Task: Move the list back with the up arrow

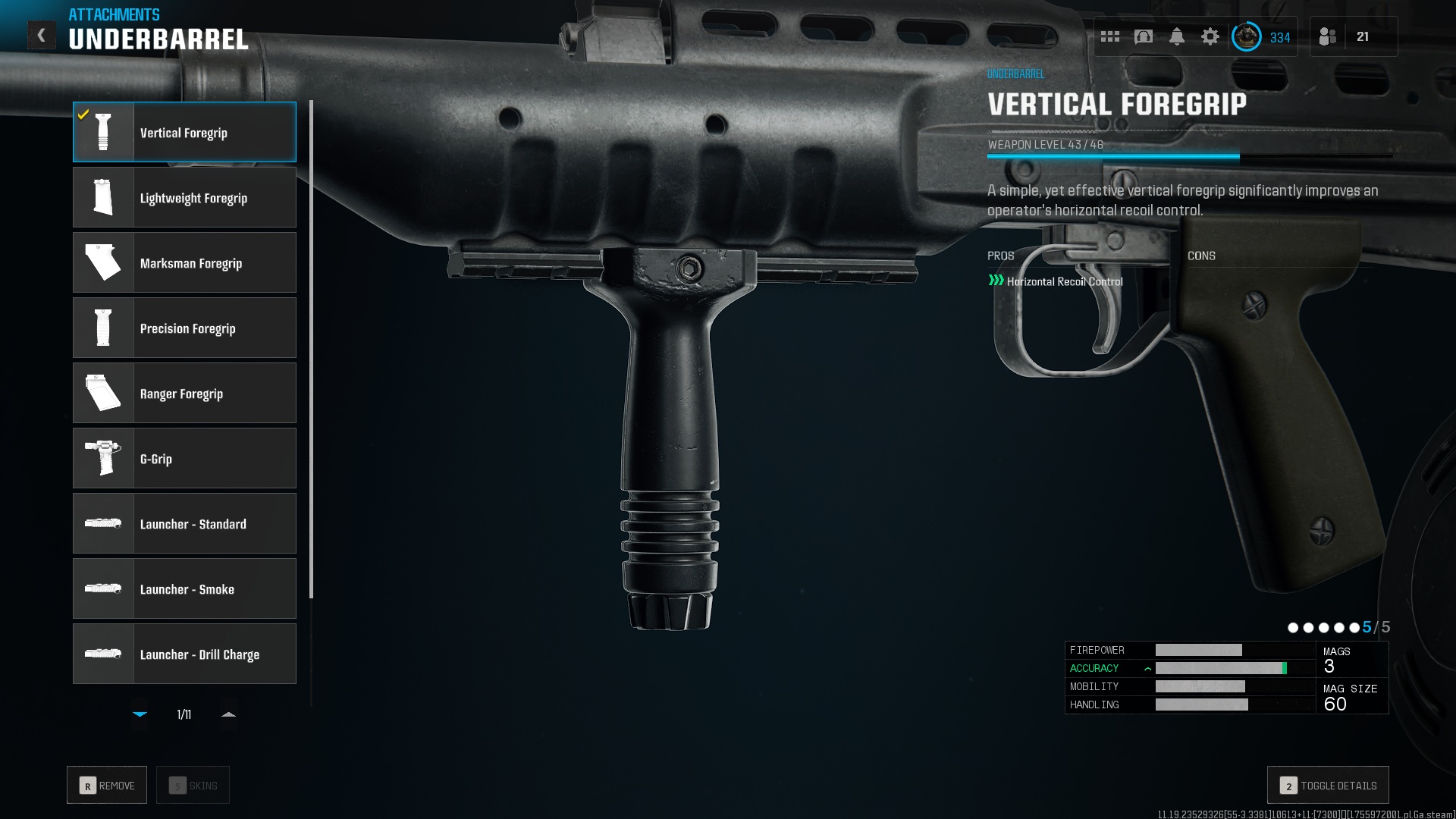Action: 228,714
